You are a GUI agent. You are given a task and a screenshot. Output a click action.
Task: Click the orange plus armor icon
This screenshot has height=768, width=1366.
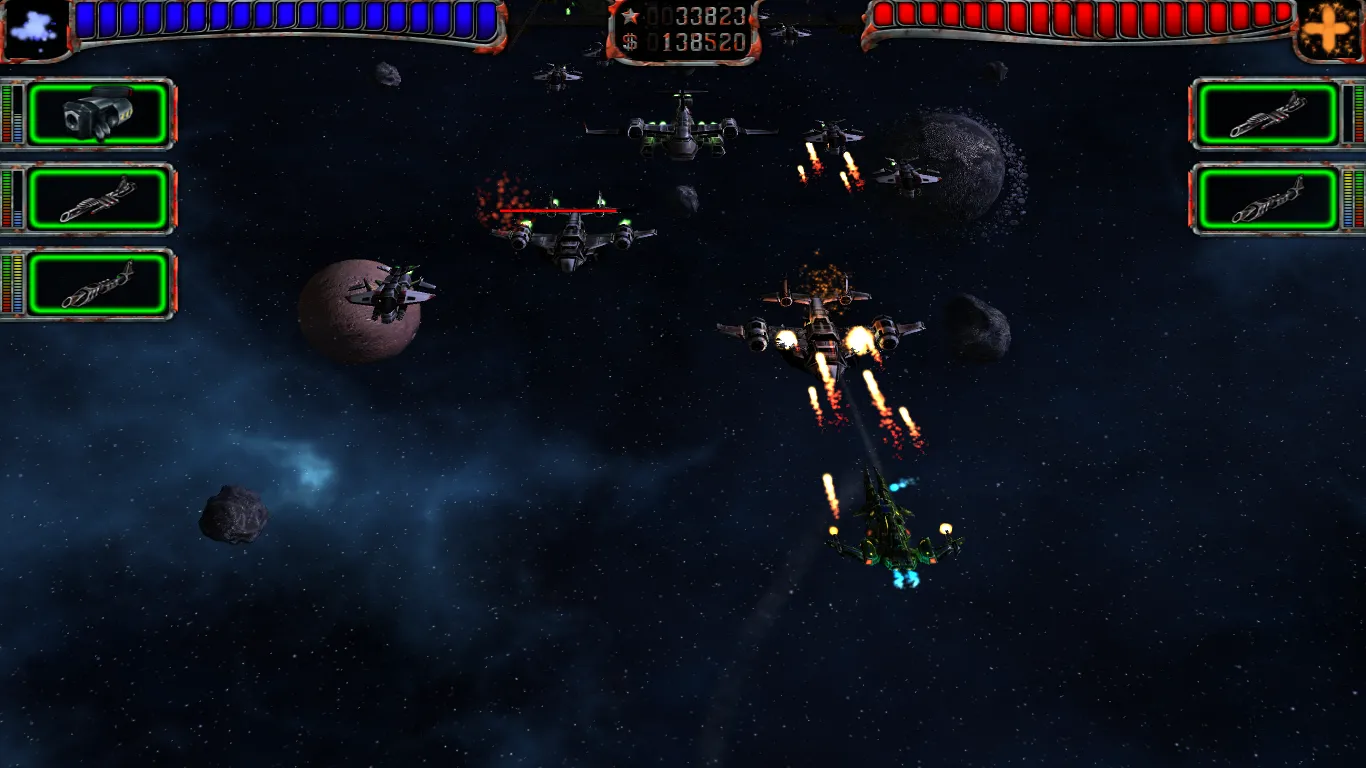(x=1328, y=29)
